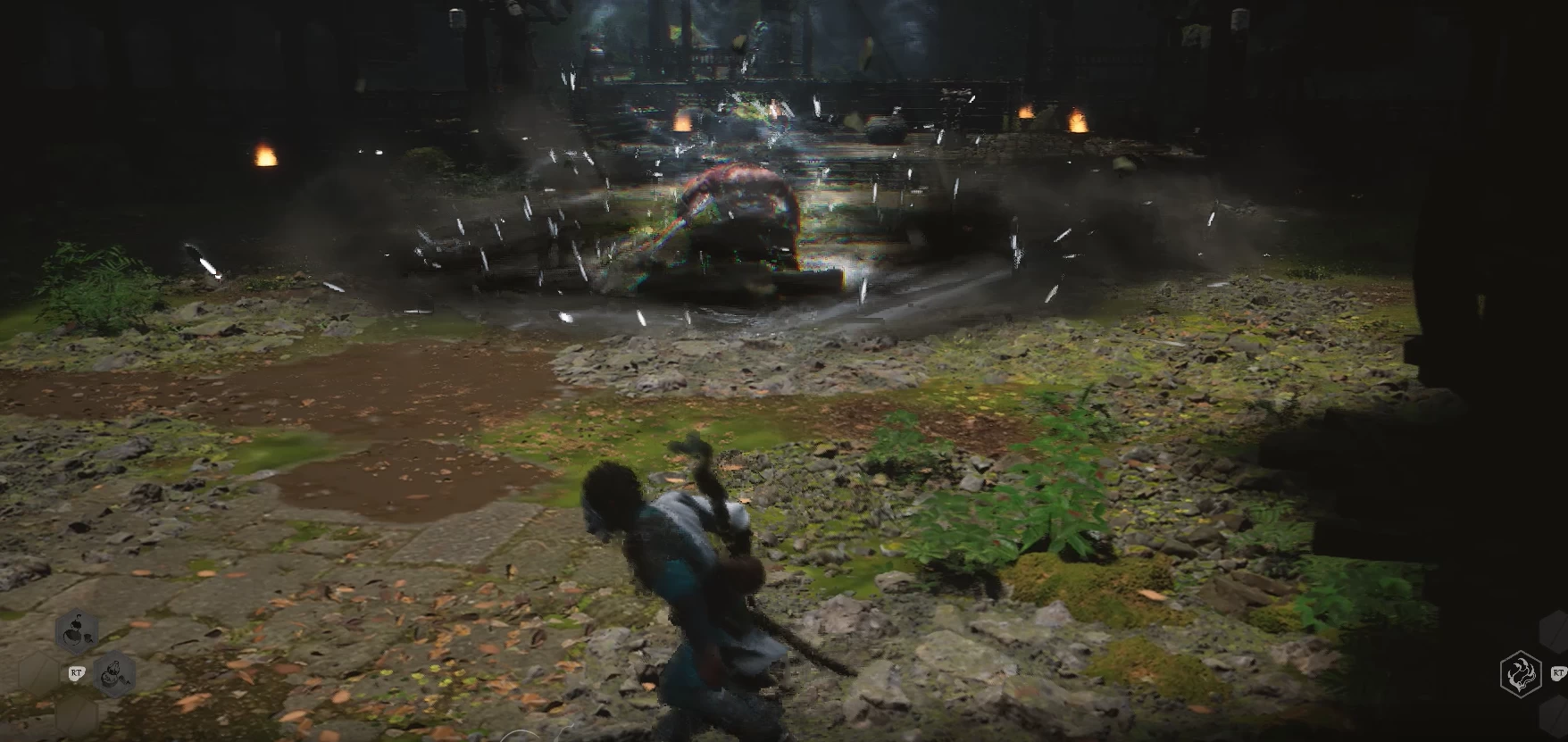Select the upper gourd item slot
Screen dimensions: 1568x742
pos(77,632)
